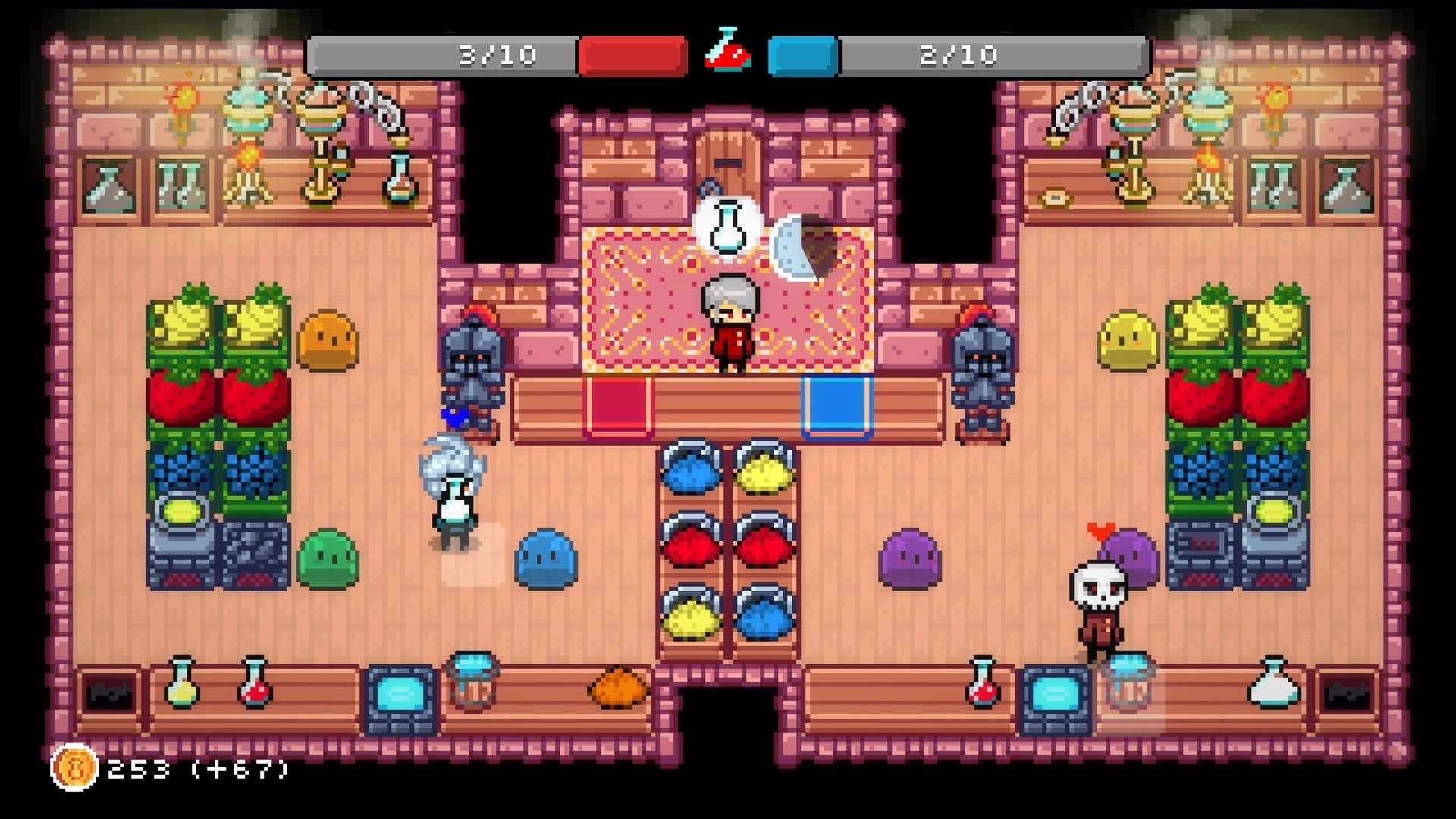Select the golden goblet apparatus on top-left shelf
Screen dimensions: 1456x819
[x=322, y=129]
